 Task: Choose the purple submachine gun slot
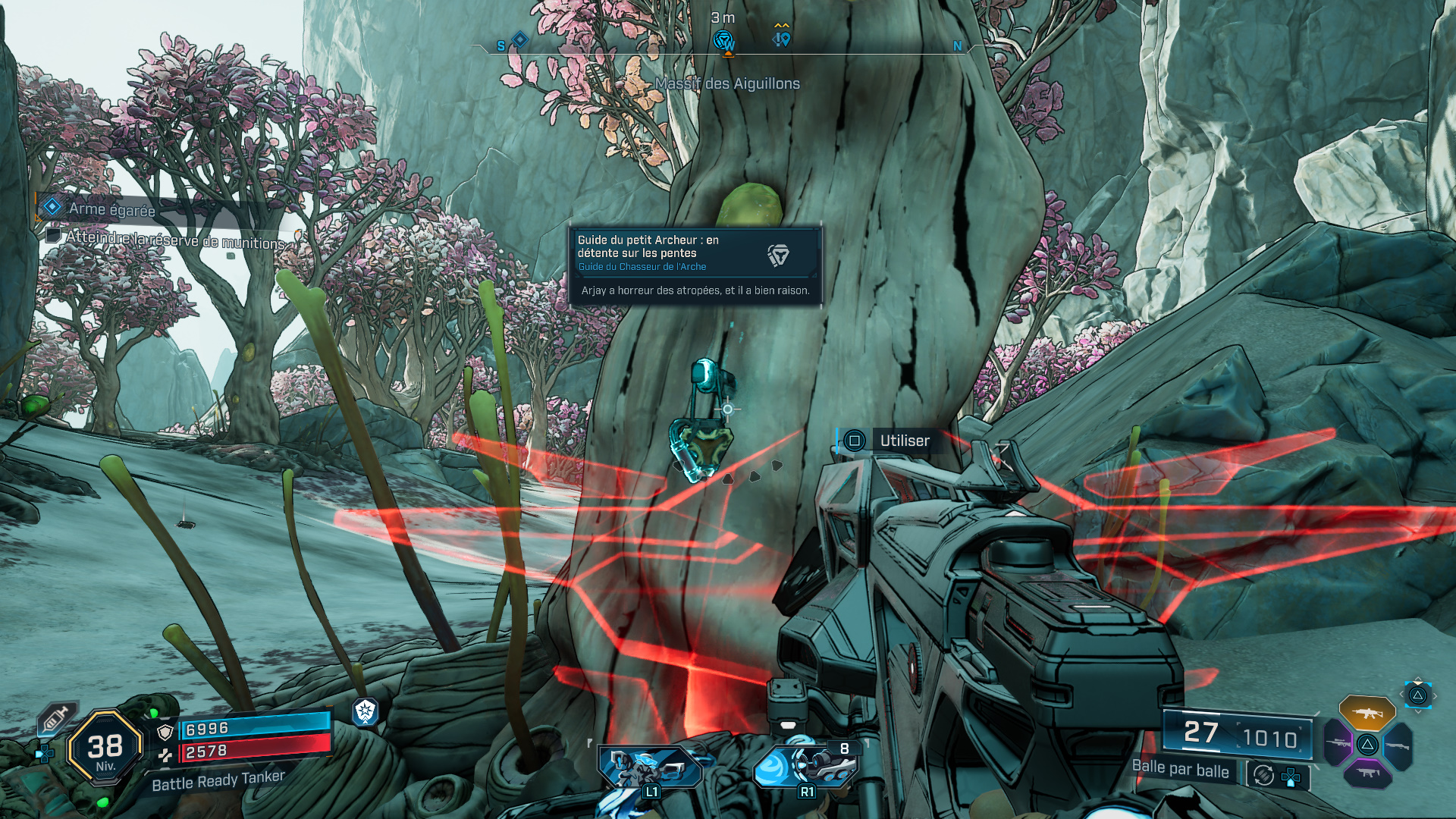pos(1367,773)
